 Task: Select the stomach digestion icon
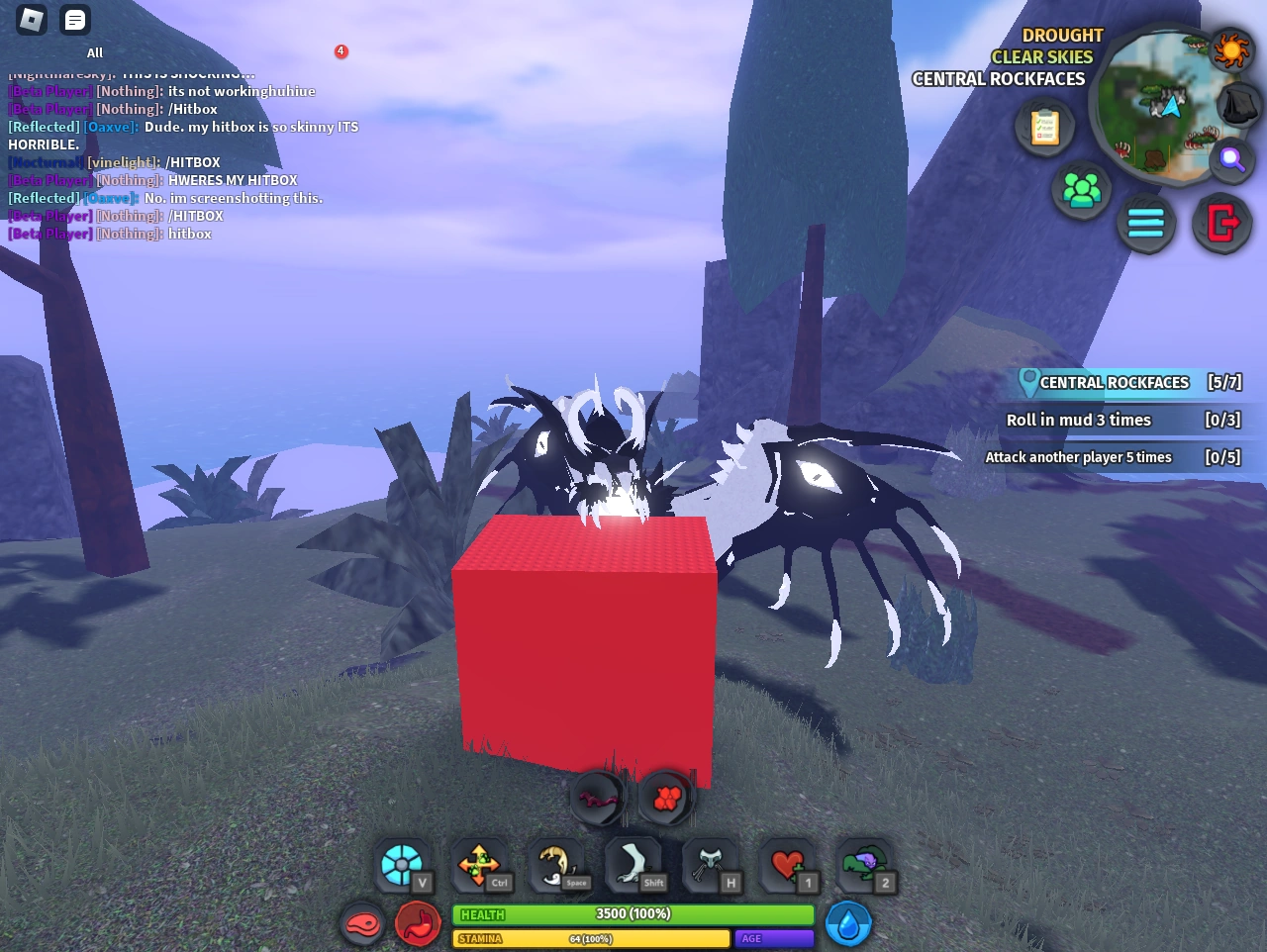418,922
